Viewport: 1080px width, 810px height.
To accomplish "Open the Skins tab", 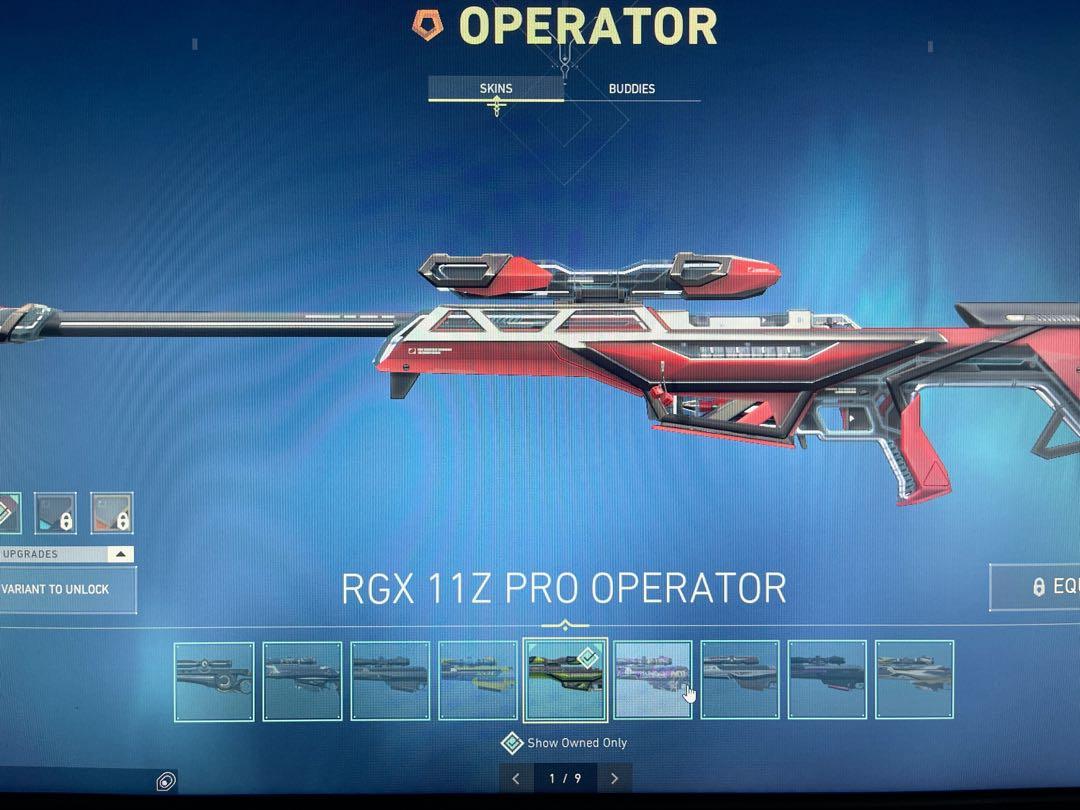I will coord(496,89).
